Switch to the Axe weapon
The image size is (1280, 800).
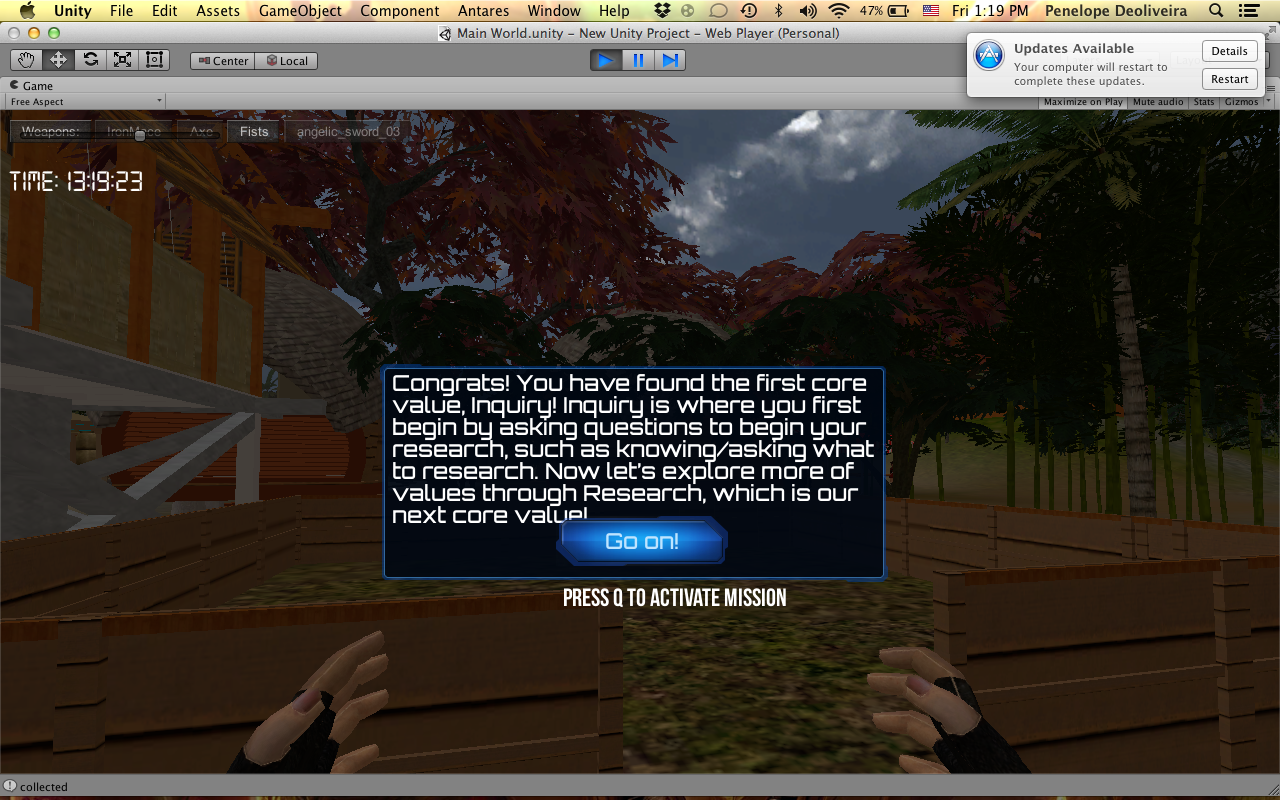click(202, 131)
